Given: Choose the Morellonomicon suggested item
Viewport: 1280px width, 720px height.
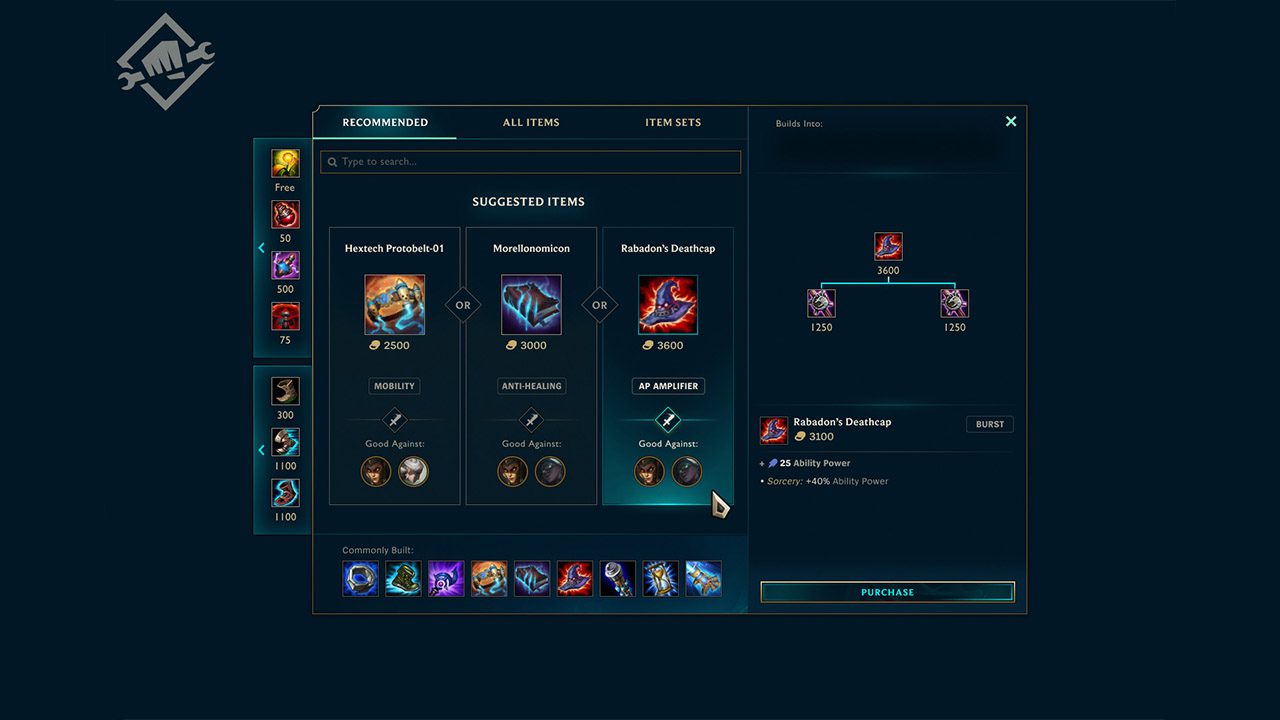Looking at the screenshot, I should click(531, 305).
